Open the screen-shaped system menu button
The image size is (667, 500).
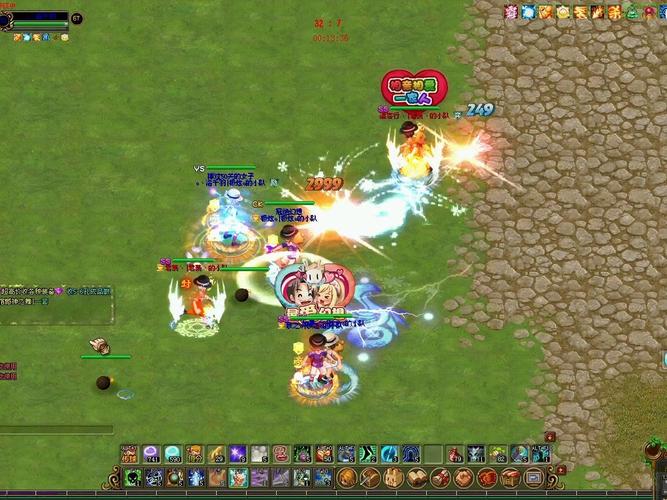click(x=534, y=478)
